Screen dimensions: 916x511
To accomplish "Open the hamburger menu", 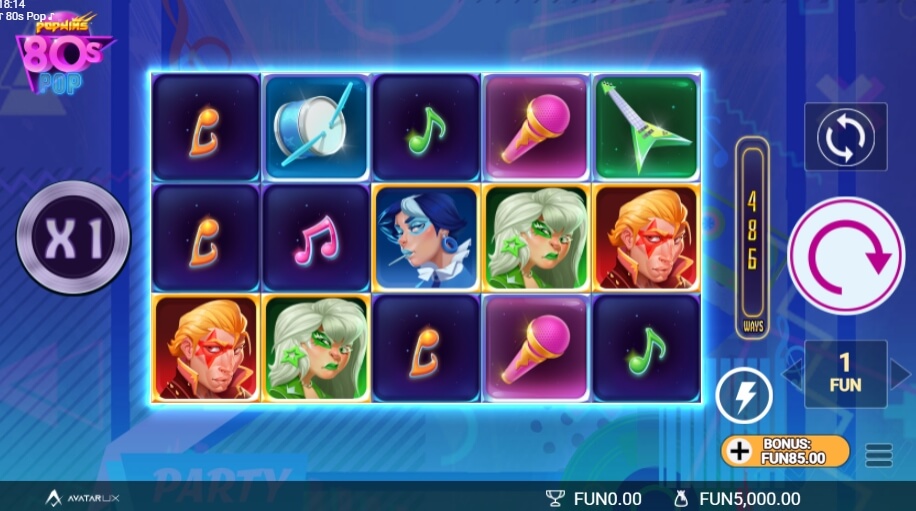I will [879, 455].
